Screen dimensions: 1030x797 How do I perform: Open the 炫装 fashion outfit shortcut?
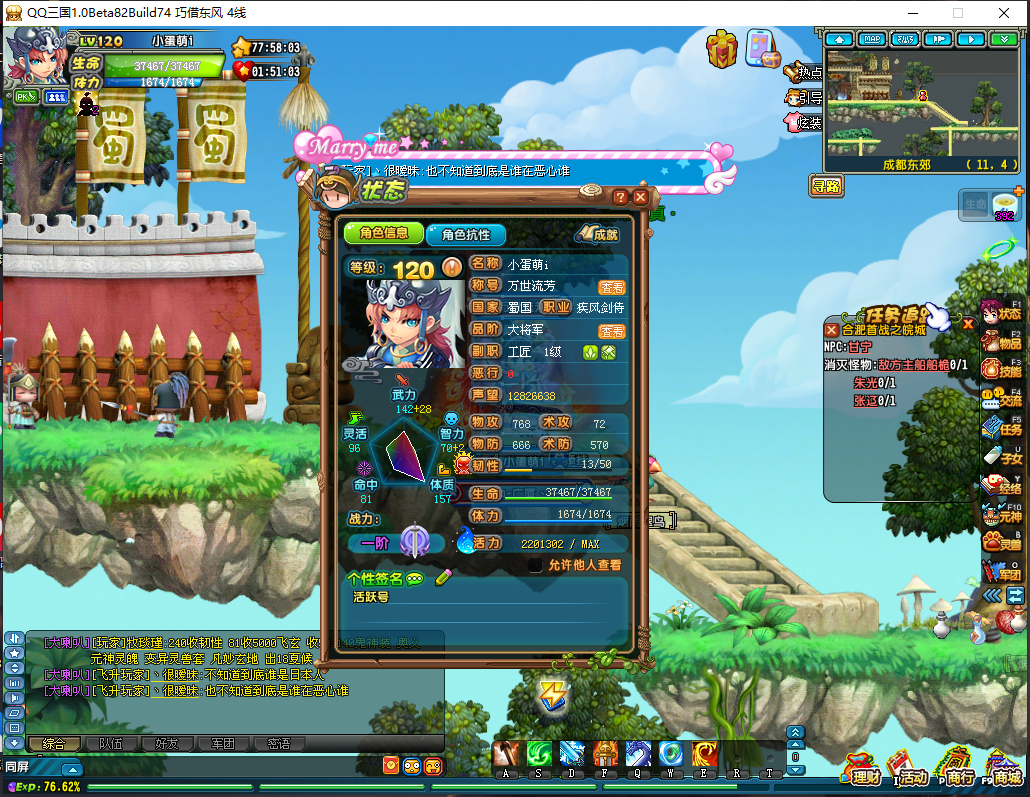pyautogui.click(x=804, y=122)
